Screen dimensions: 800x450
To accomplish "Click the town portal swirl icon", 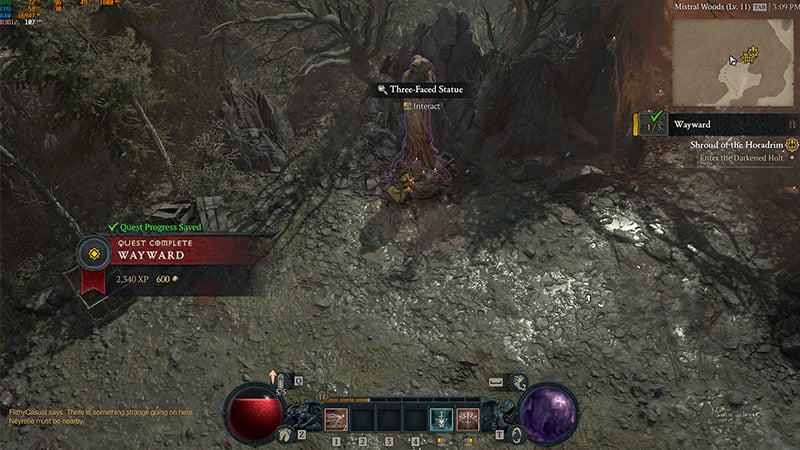I will click(515, 434).
